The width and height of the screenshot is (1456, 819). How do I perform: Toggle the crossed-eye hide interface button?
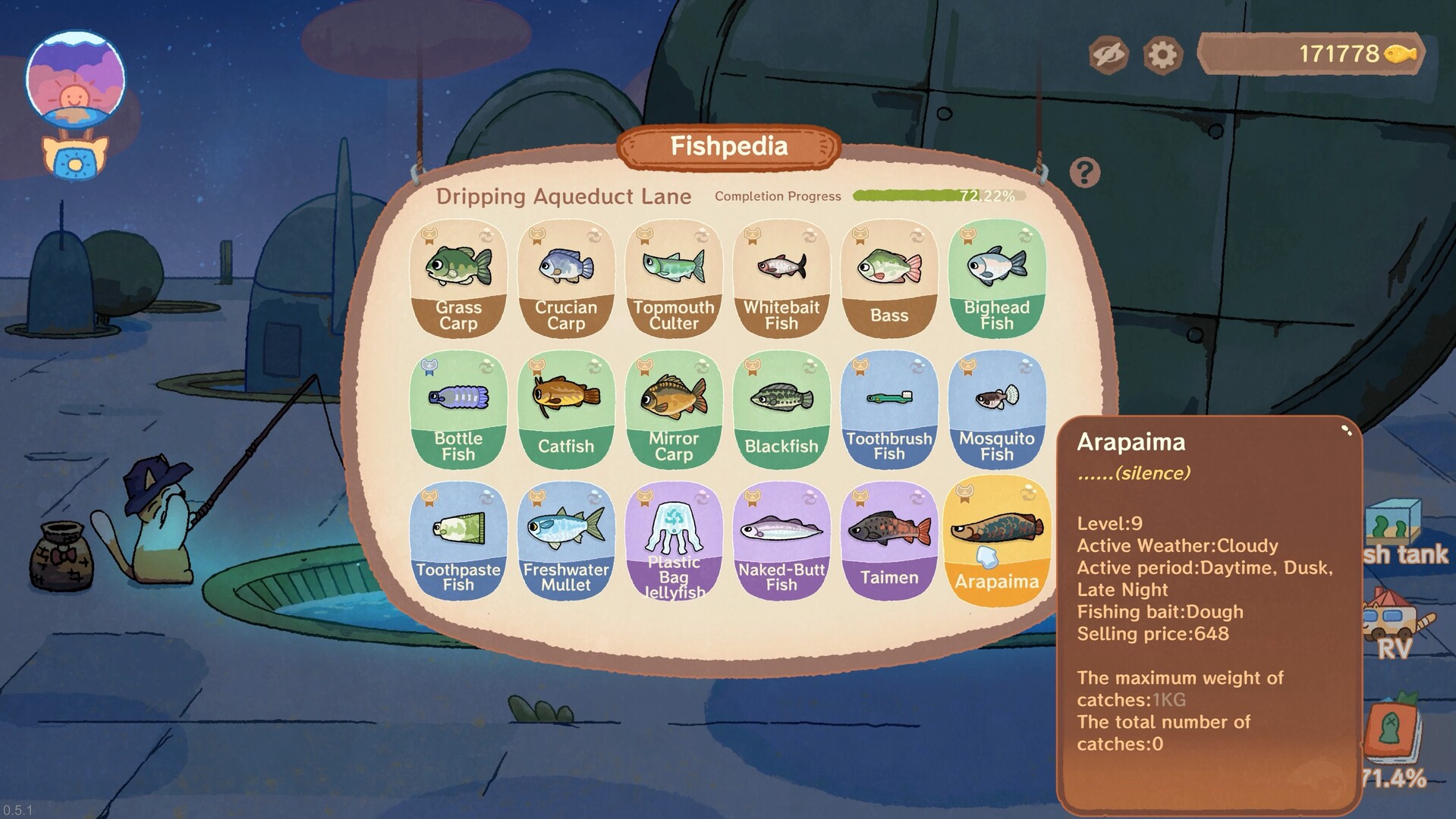click(x=1109, y=55)
